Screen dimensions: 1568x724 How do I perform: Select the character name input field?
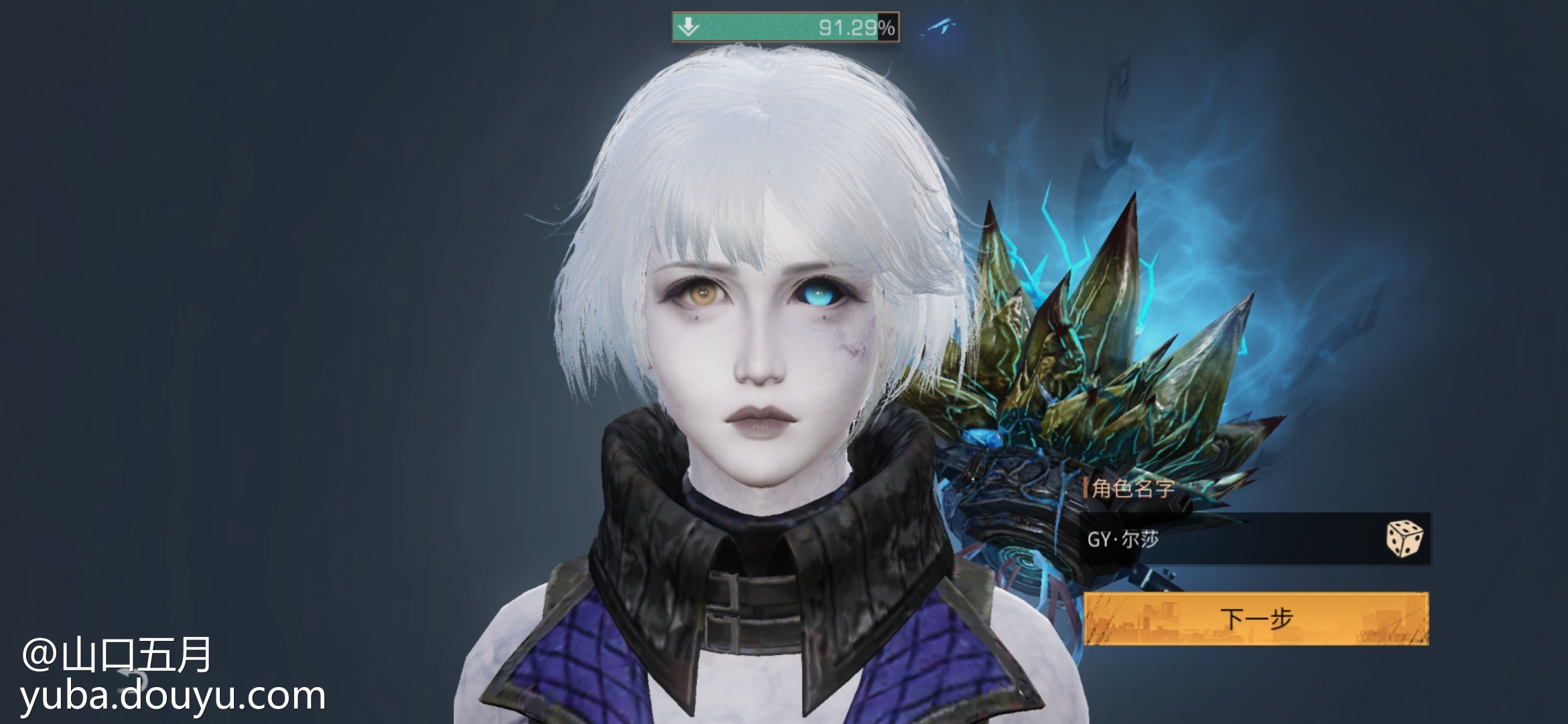point(1226,539)
